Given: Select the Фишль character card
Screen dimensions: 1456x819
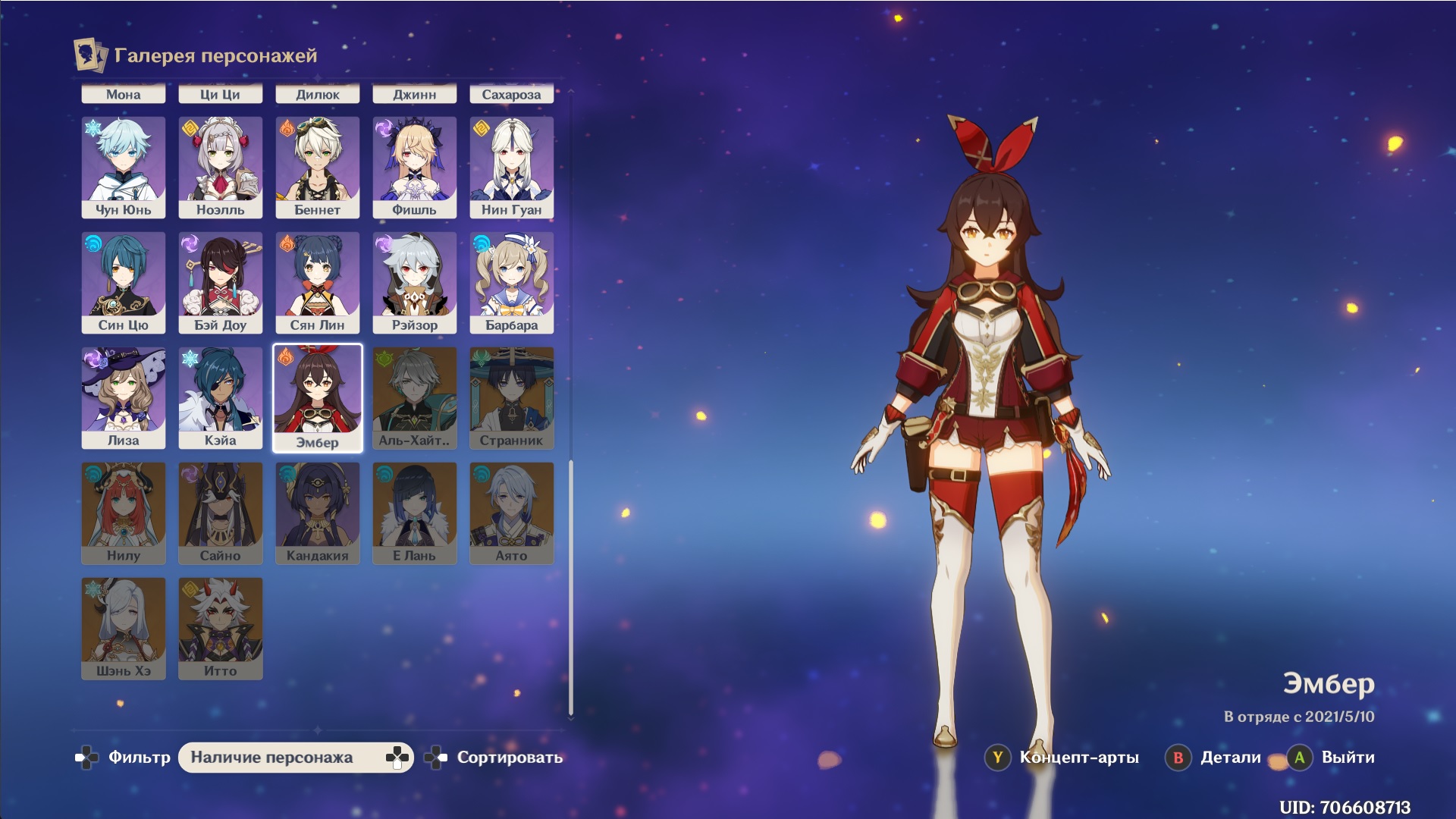Looking at the screenshot, I should click(x=415, y=168).
